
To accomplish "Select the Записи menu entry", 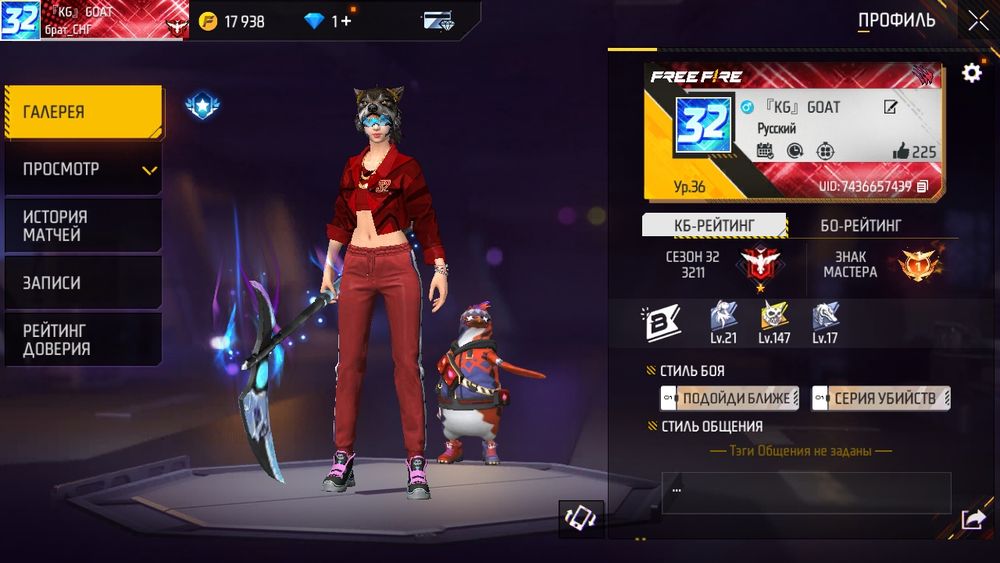I will click(x=83, y=283).
